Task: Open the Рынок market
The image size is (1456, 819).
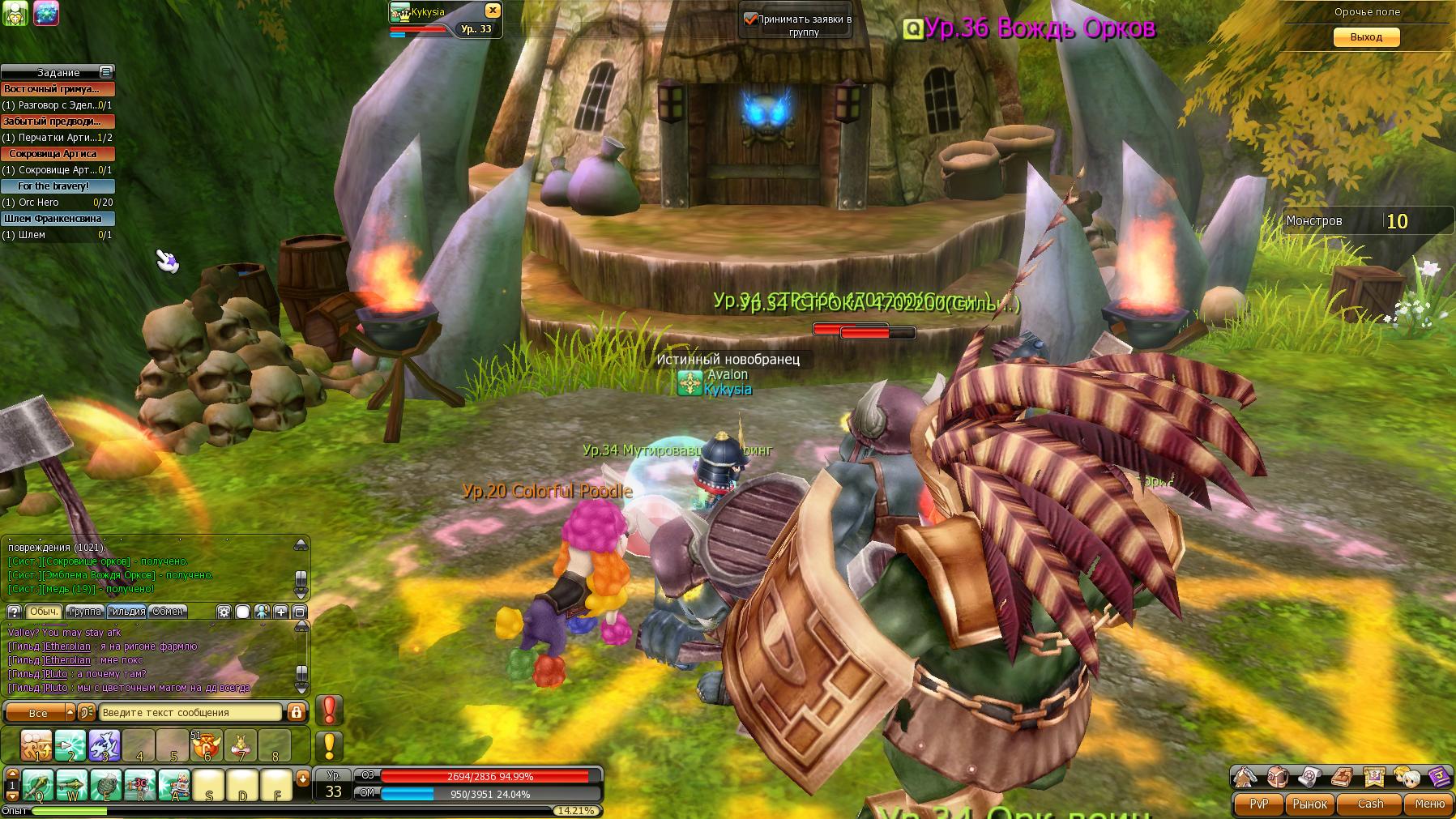Action: [1309, 804]
